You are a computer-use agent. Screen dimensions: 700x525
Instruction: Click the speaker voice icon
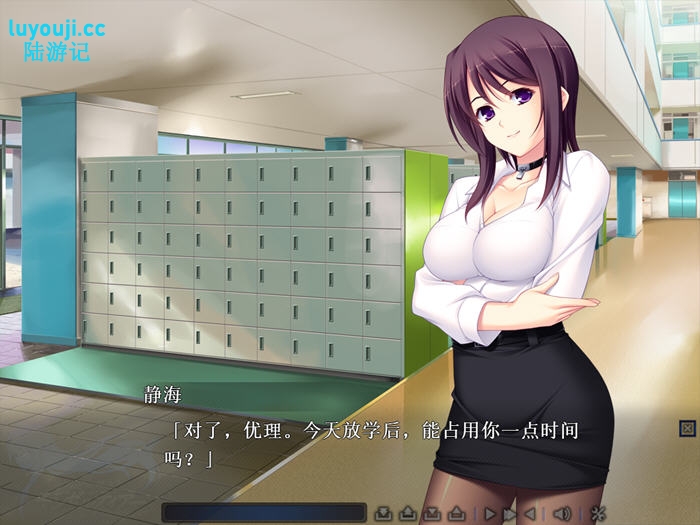561,513
